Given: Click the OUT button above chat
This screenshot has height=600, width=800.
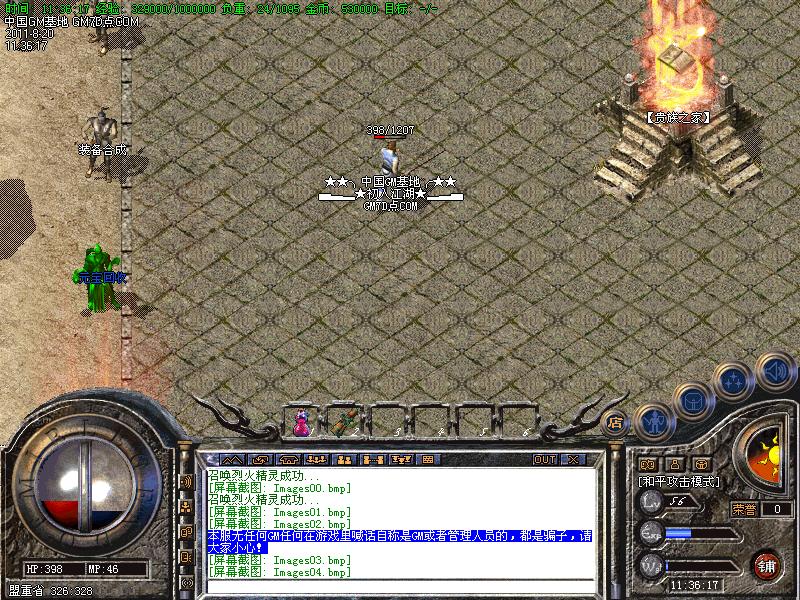Looking at the screenshot, I should click(x=544, y=460).
